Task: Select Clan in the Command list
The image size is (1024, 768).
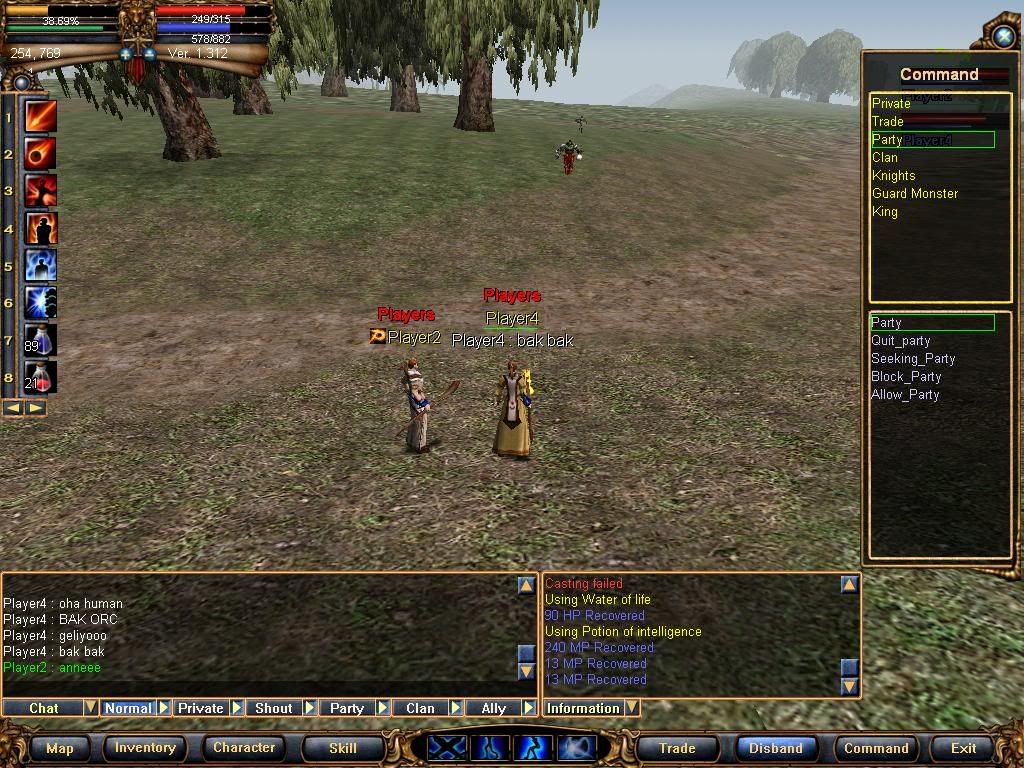Action: click(885, 158)
